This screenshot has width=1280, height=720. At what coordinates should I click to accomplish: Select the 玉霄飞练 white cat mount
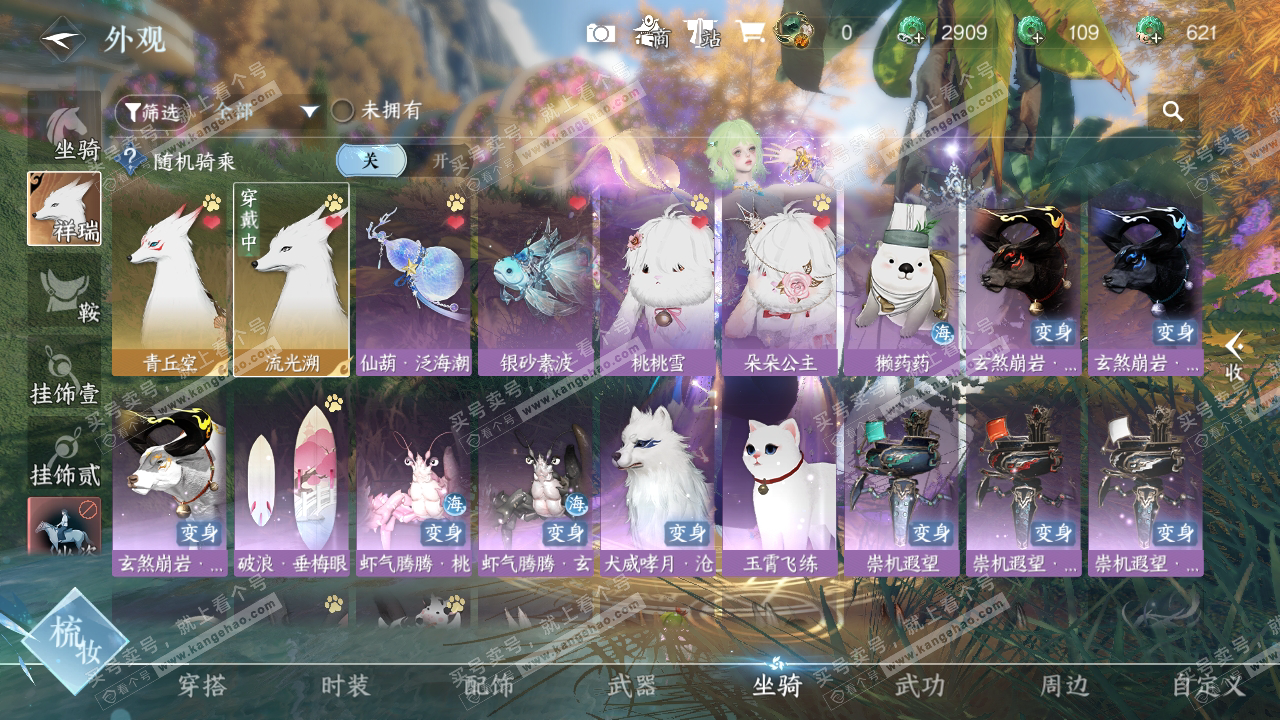(x=780, y=478)
